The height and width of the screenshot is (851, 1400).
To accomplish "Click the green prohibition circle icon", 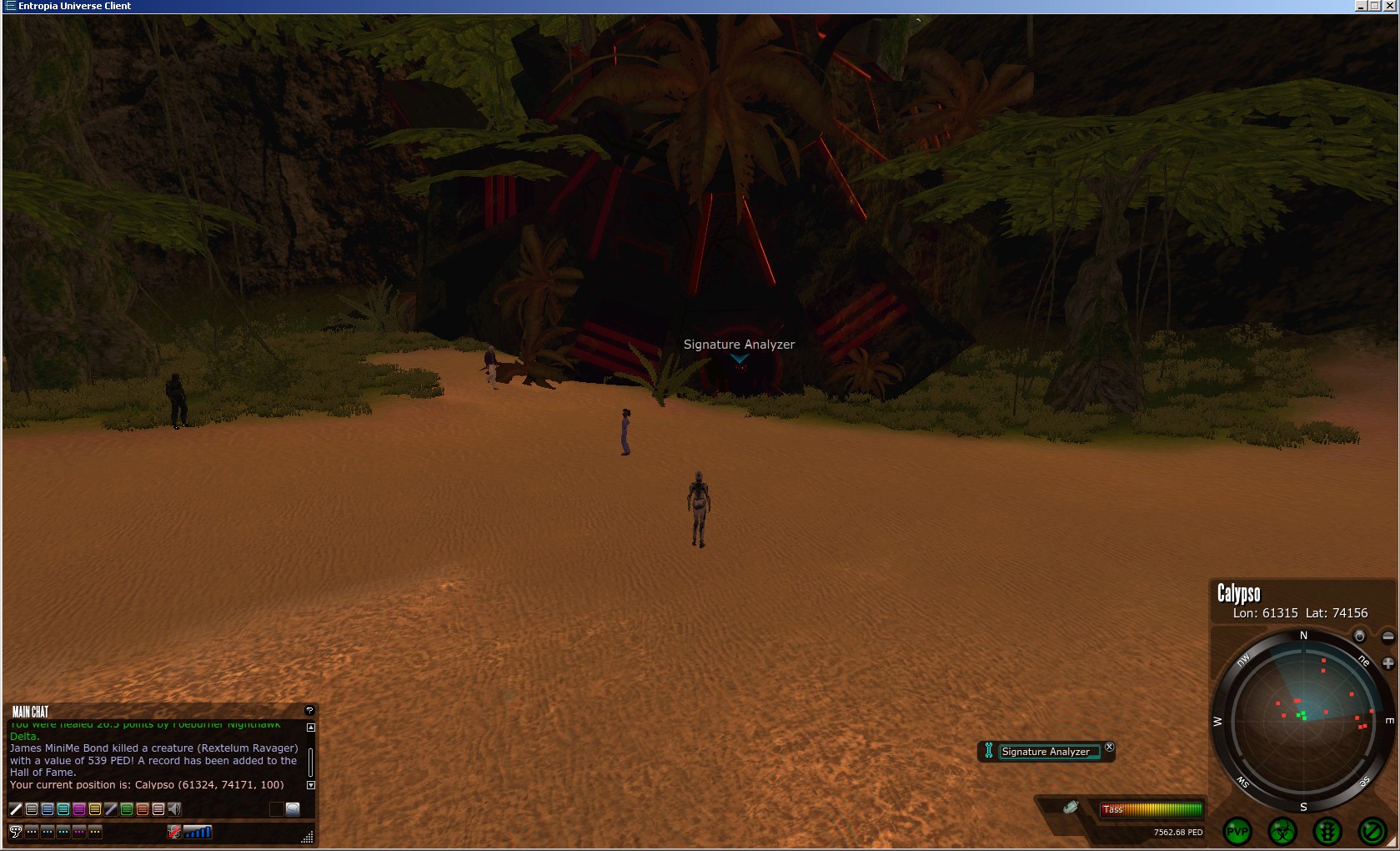I will 1372,831.
